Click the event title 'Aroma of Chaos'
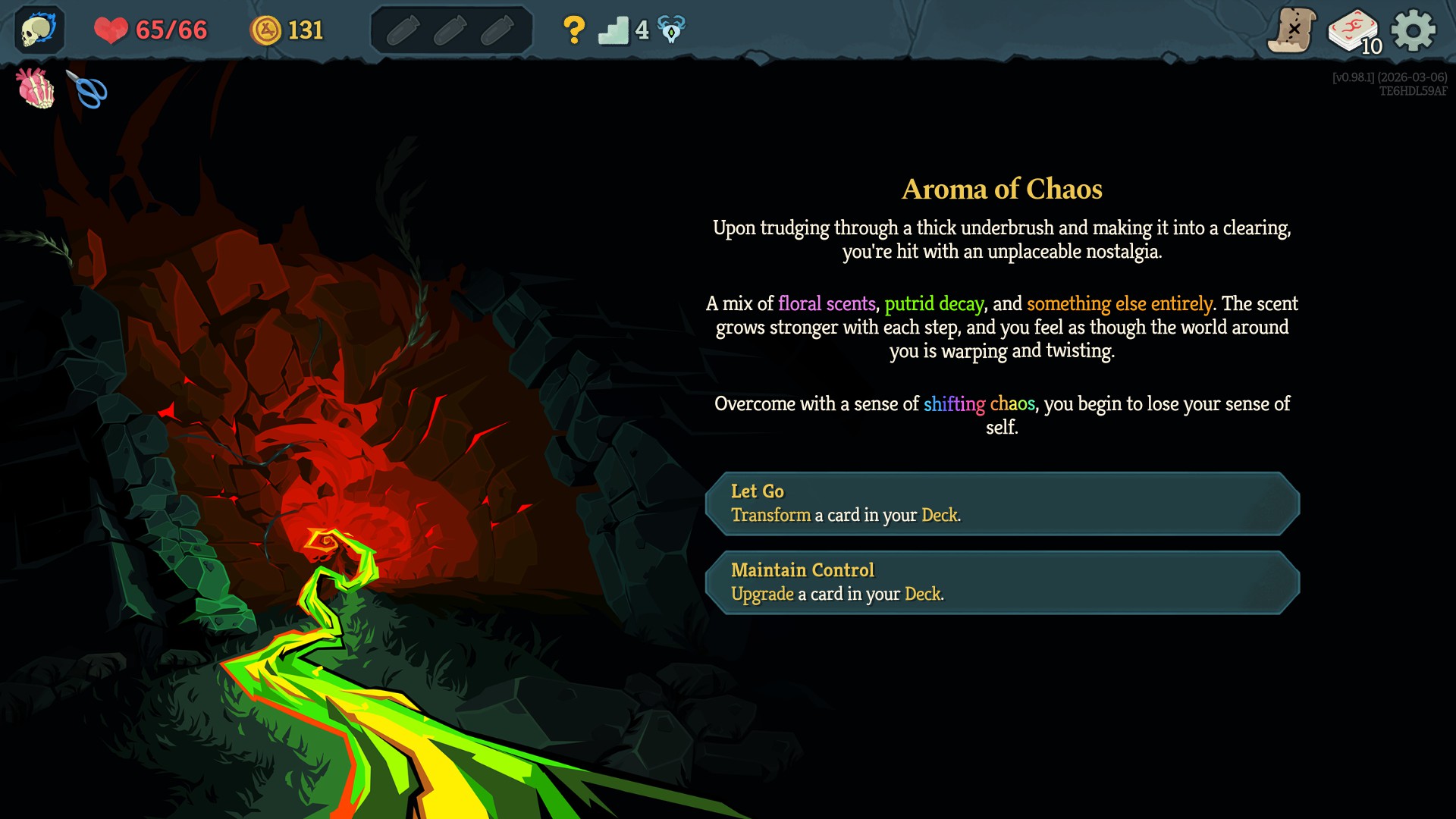1456x819 pixels. coord(1003,189)
